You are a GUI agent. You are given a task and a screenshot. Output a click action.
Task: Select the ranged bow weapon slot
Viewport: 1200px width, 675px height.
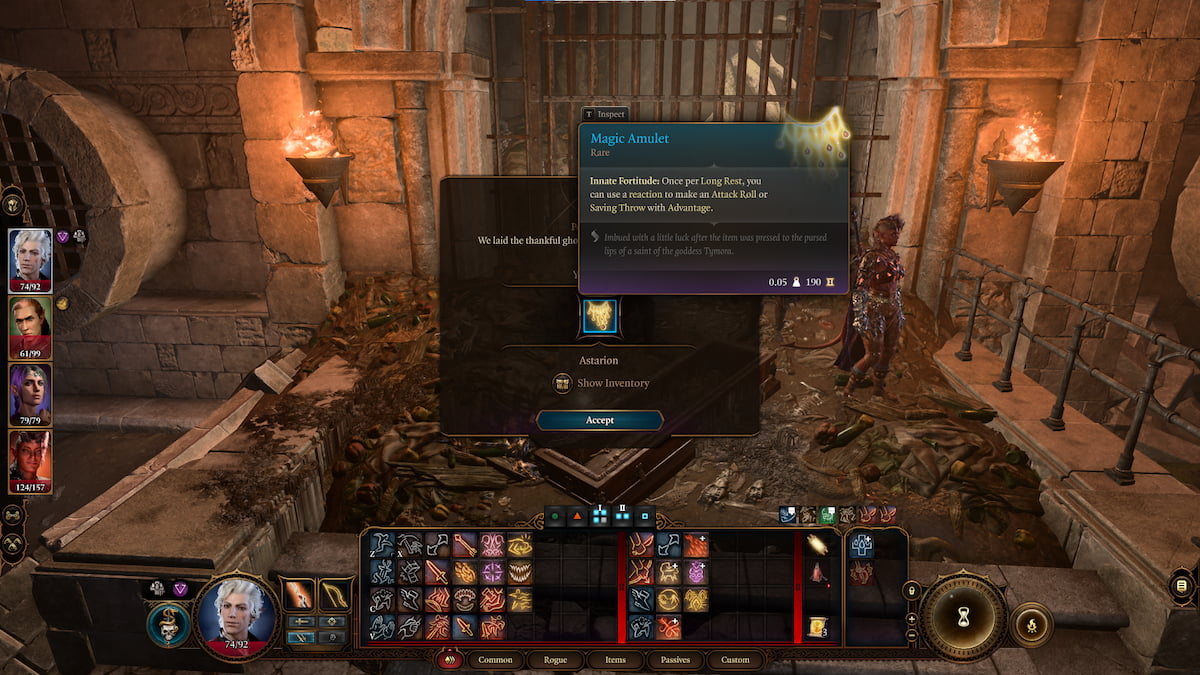point(336,595)
